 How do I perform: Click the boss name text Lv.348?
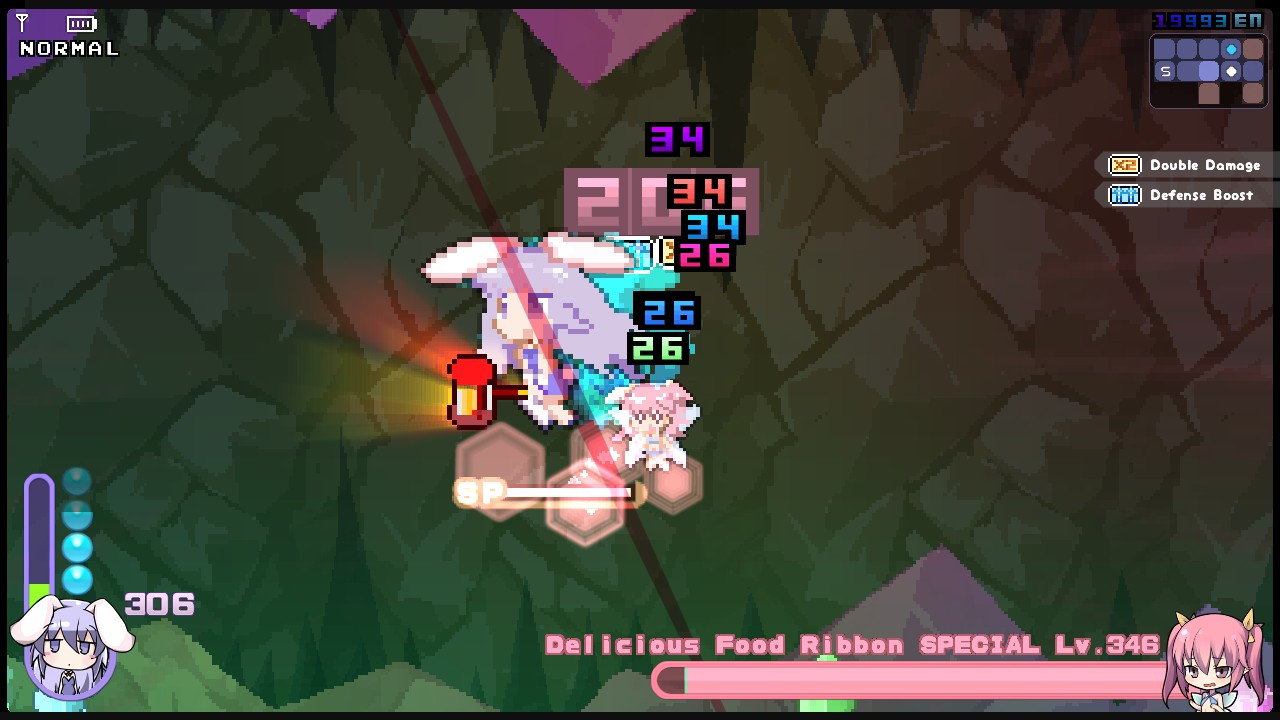[1105, 645]
